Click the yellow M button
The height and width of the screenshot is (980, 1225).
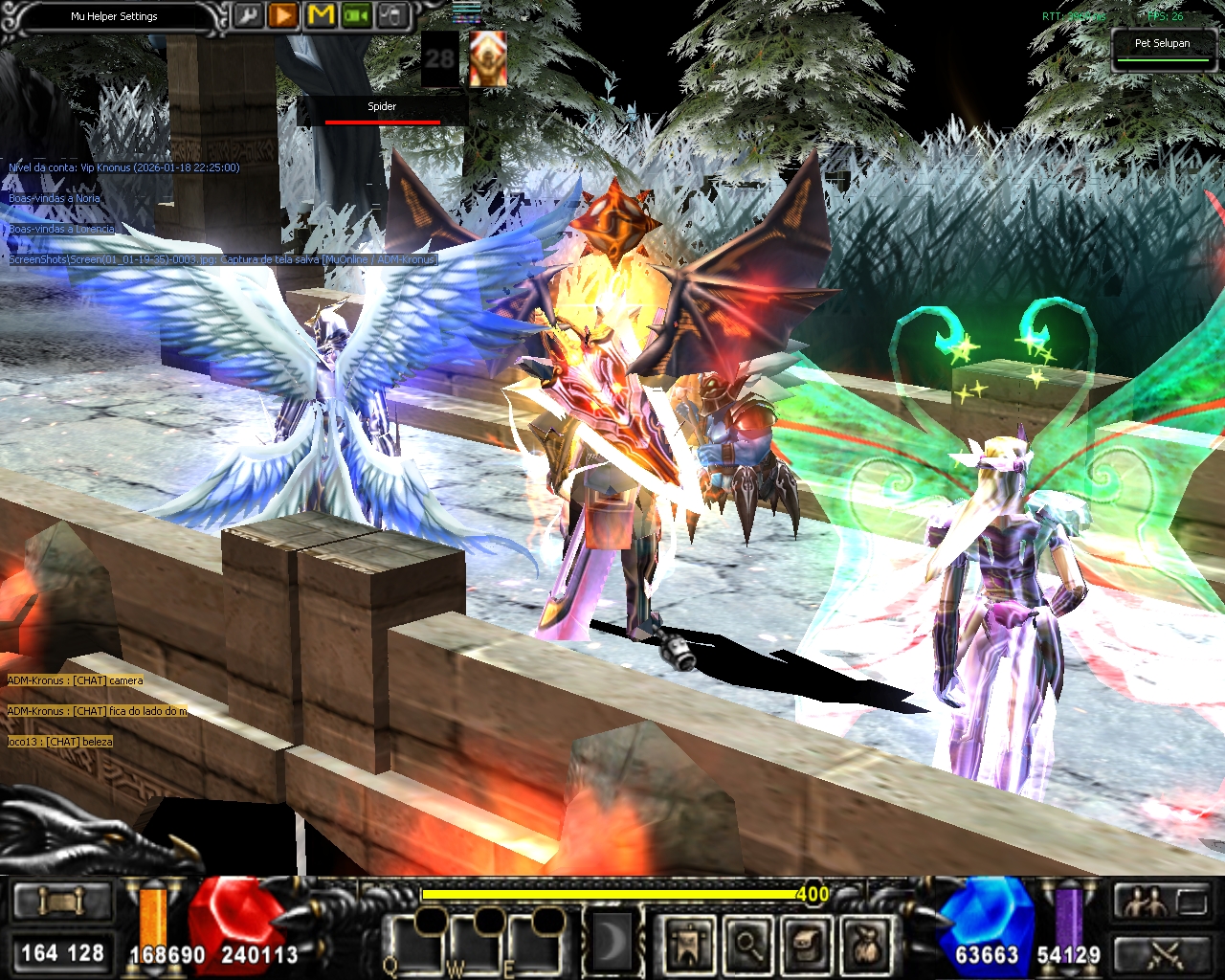321,16
